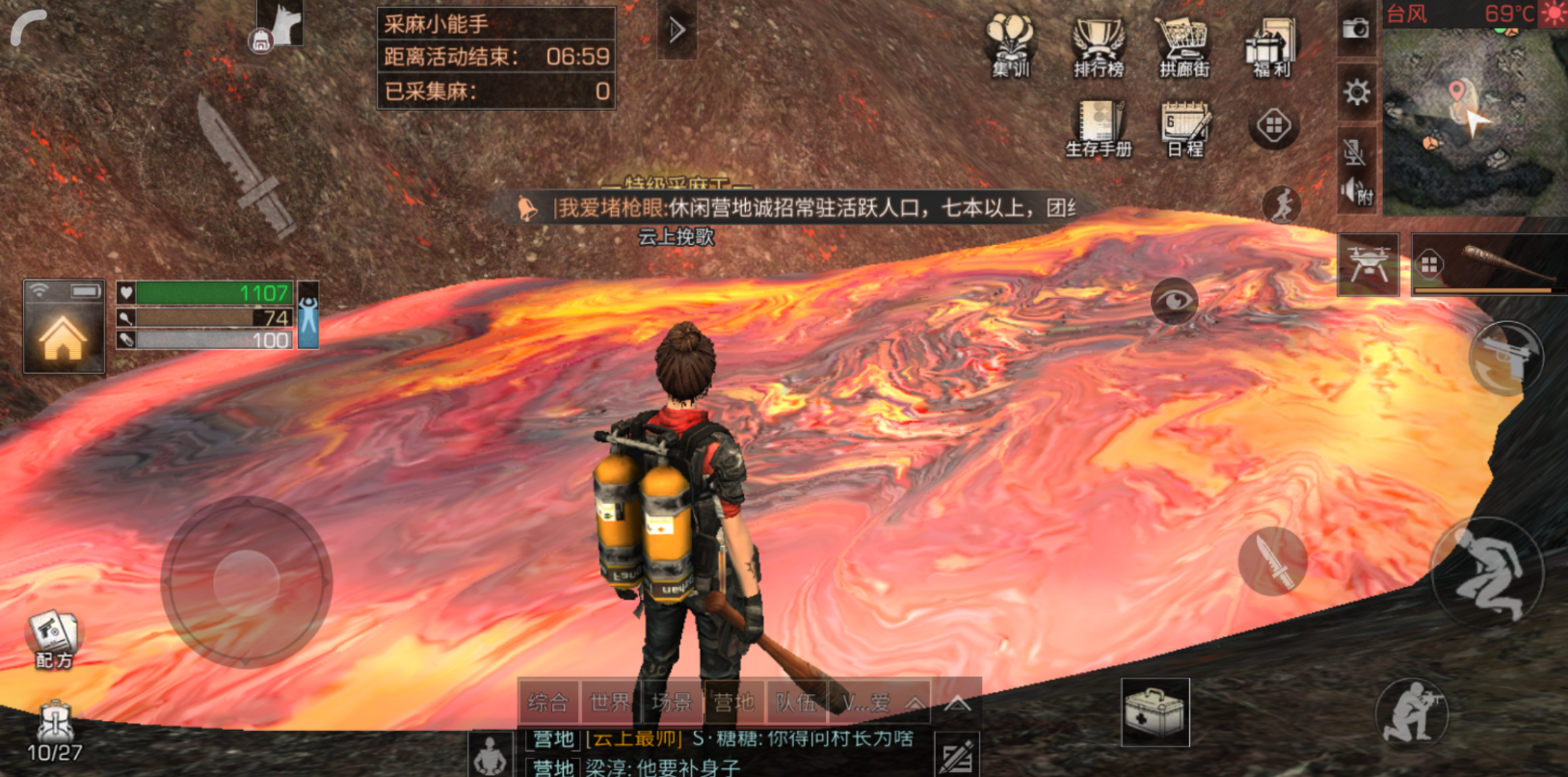The width and height of the screenshot is (1568, 777).
Task: Open the backpack showing 10/27
Action: 54,733
